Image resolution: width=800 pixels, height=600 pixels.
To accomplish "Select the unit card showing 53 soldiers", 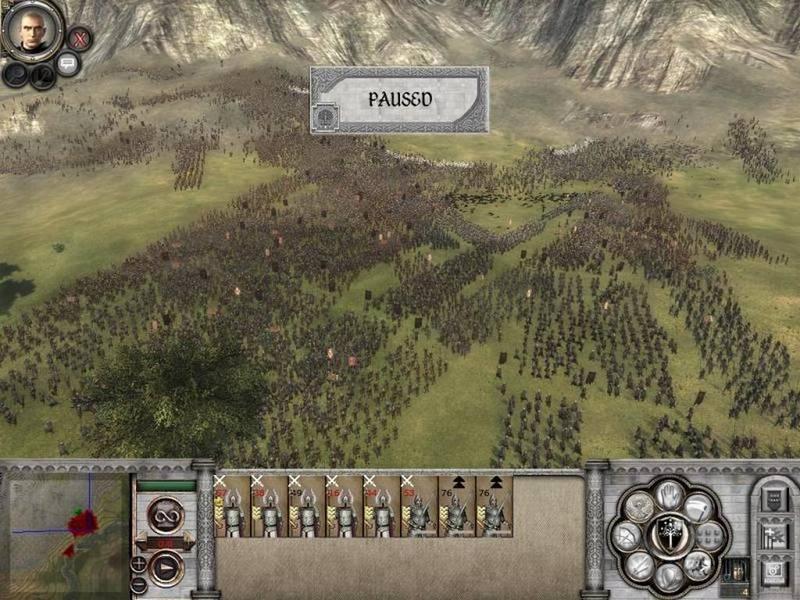I will 418,506.
